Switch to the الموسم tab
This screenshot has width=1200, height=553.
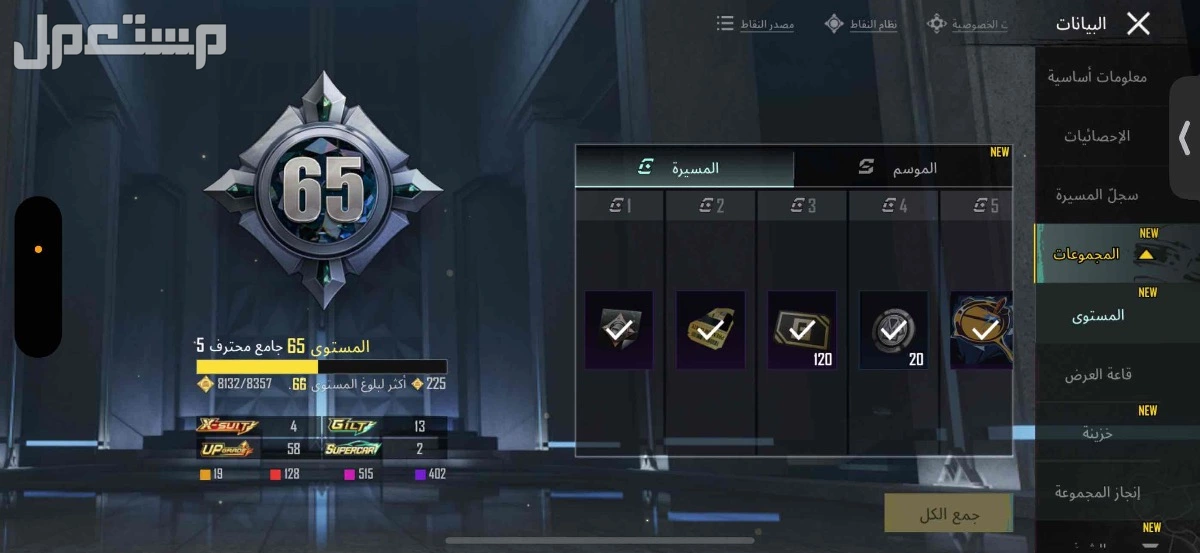pos(902,169)
